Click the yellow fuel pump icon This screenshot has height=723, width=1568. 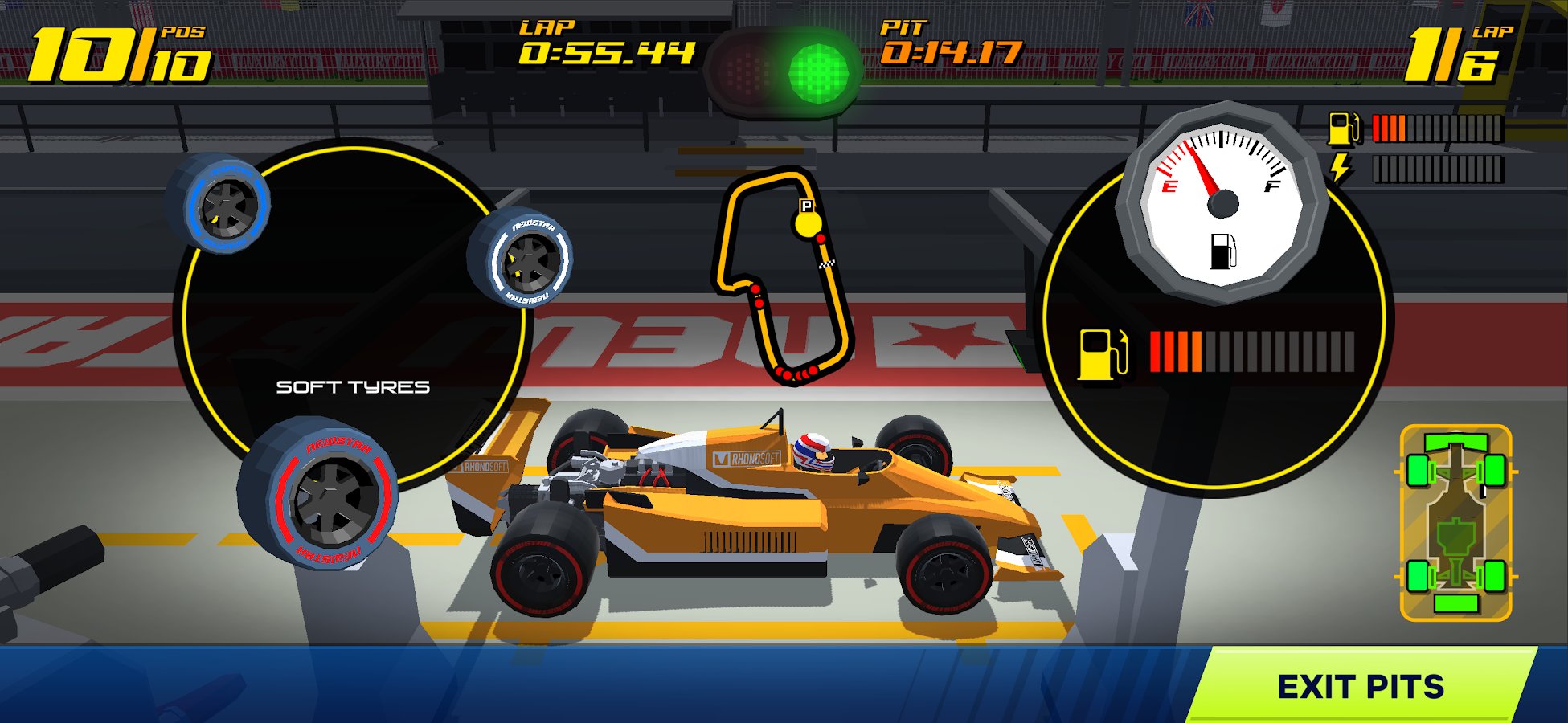[x=1103, y=353]
